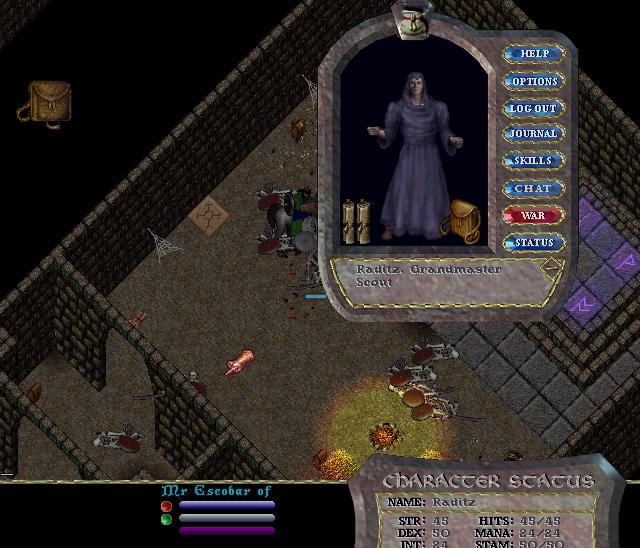Open the Help menu from the paperdoll
The width and height of the screenshot is (640, 548).
[534, 54]
